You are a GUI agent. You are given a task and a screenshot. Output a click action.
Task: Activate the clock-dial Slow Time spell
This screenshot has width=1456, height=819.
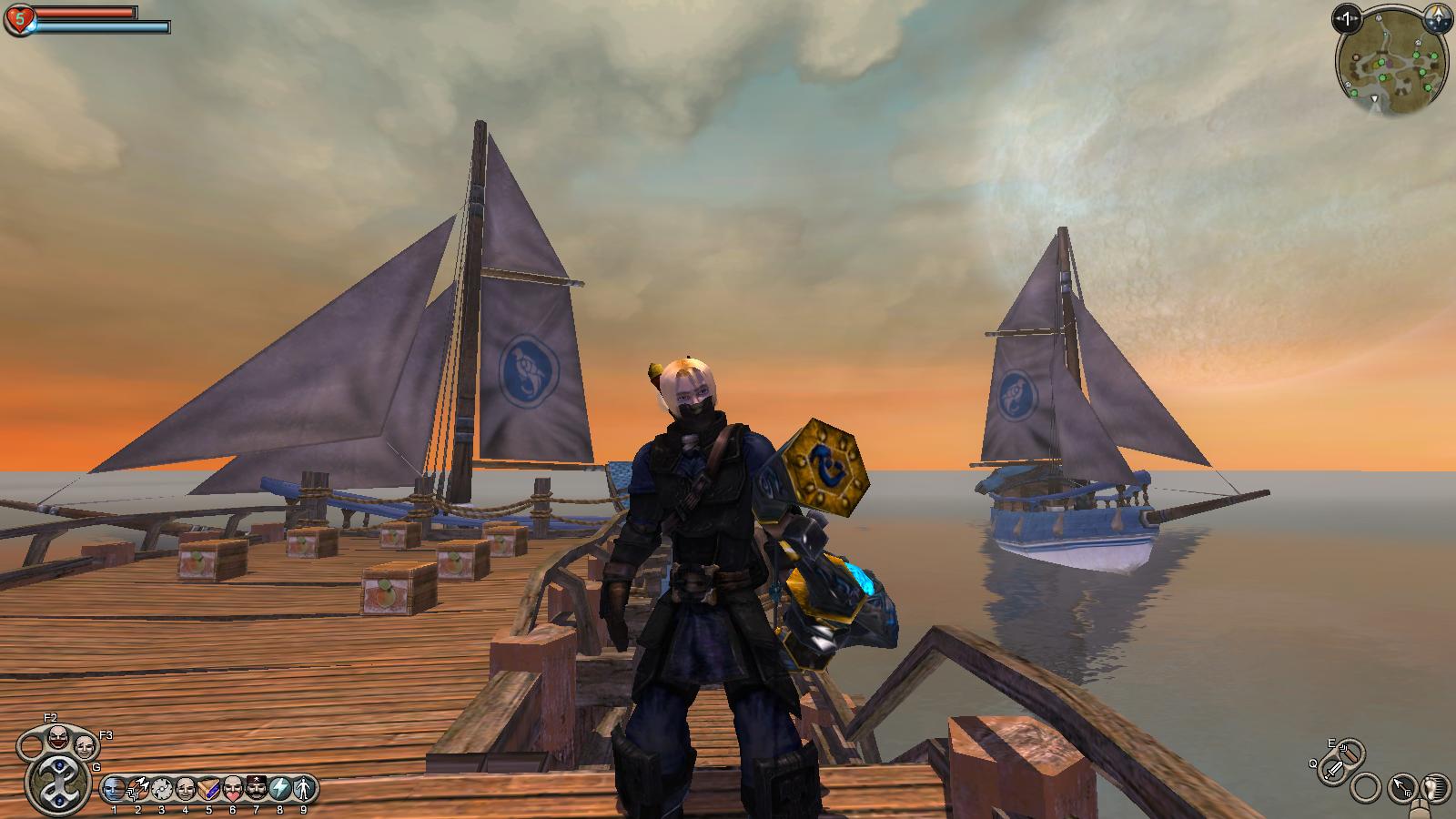(x=162, y=788)
